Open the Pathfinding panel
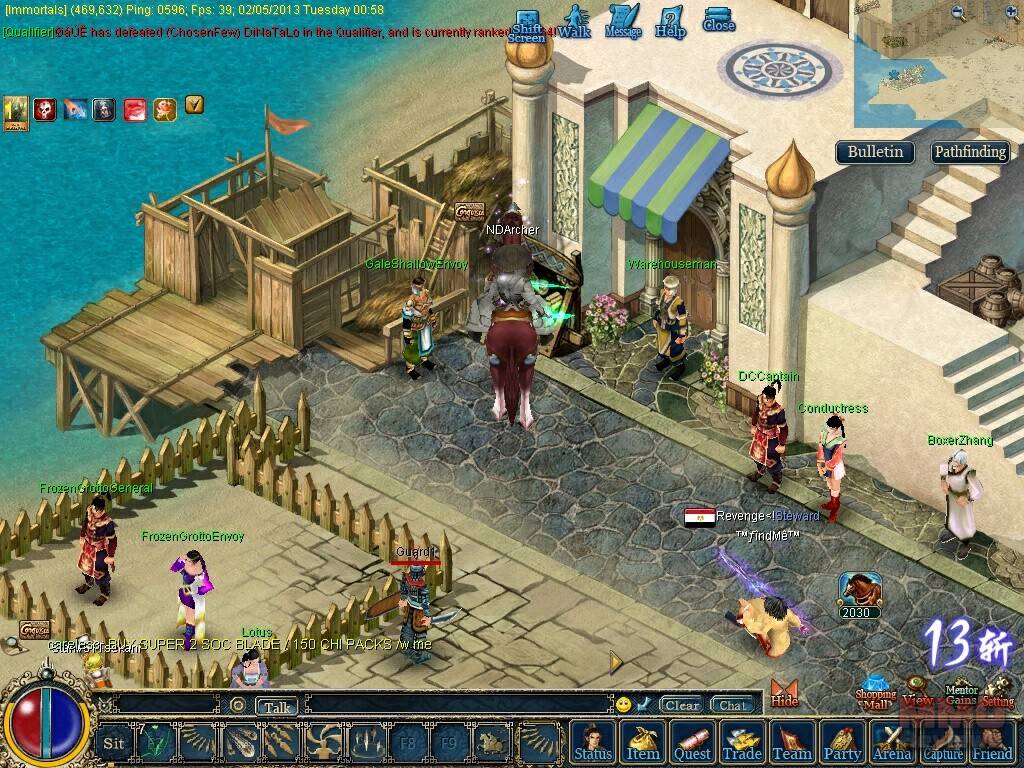The width and height of the screenshot is (1024, 768). pos(969,152)
